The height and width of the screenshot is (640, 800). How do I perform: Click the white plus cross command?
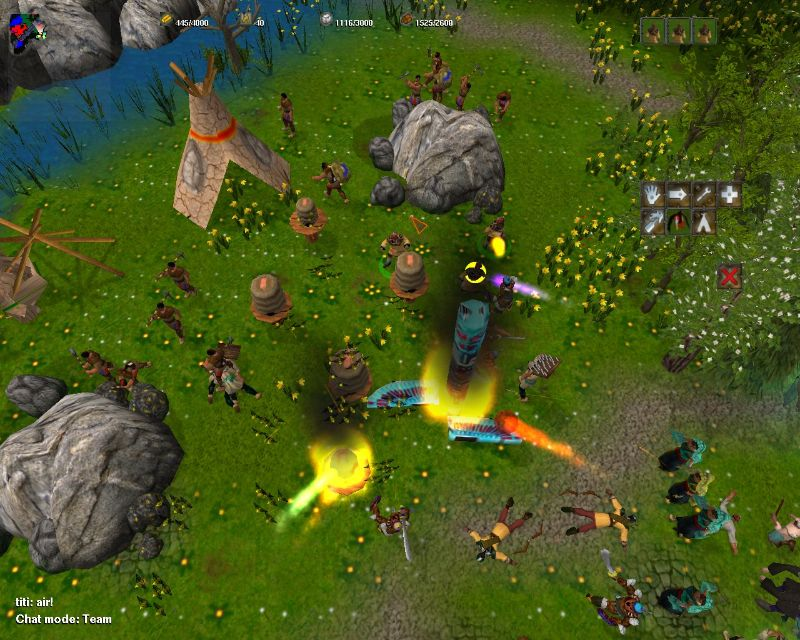click(730, 195)
